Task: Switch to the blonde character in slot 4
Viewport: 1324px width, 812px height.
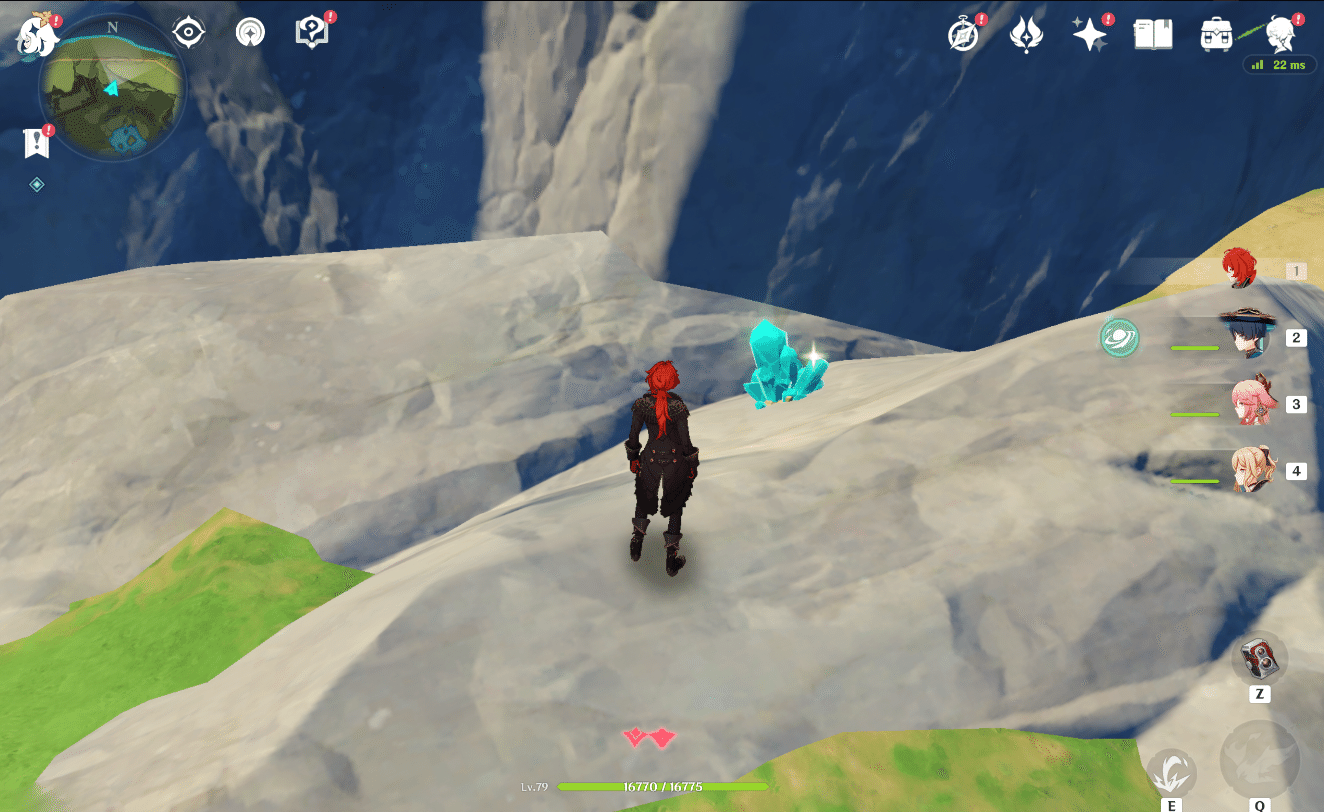Action: [1240, 470]
